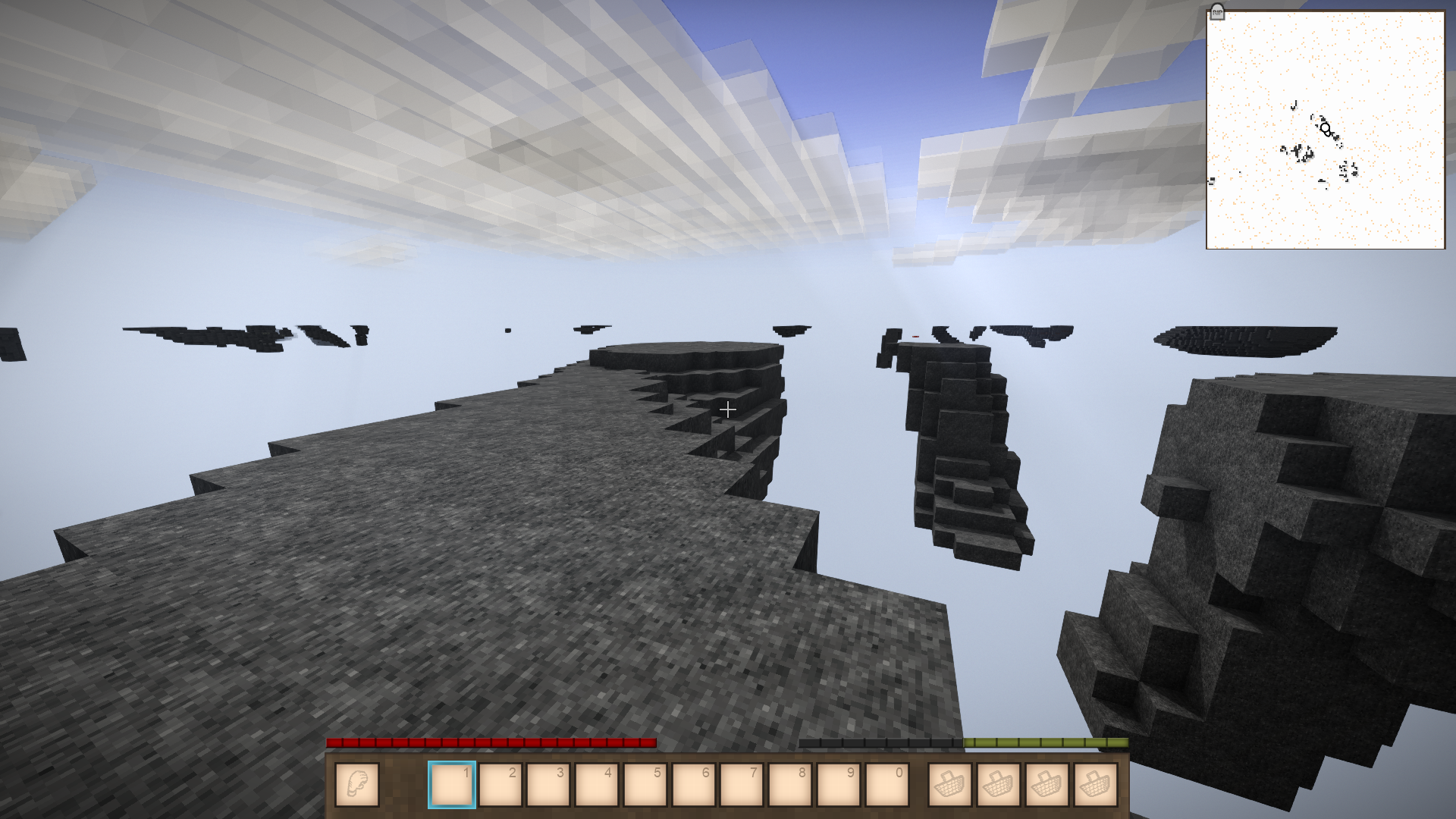Select the off-hand slot with glove icon
The width and height of the screenshot is (1456, 819).
(356, 784)
